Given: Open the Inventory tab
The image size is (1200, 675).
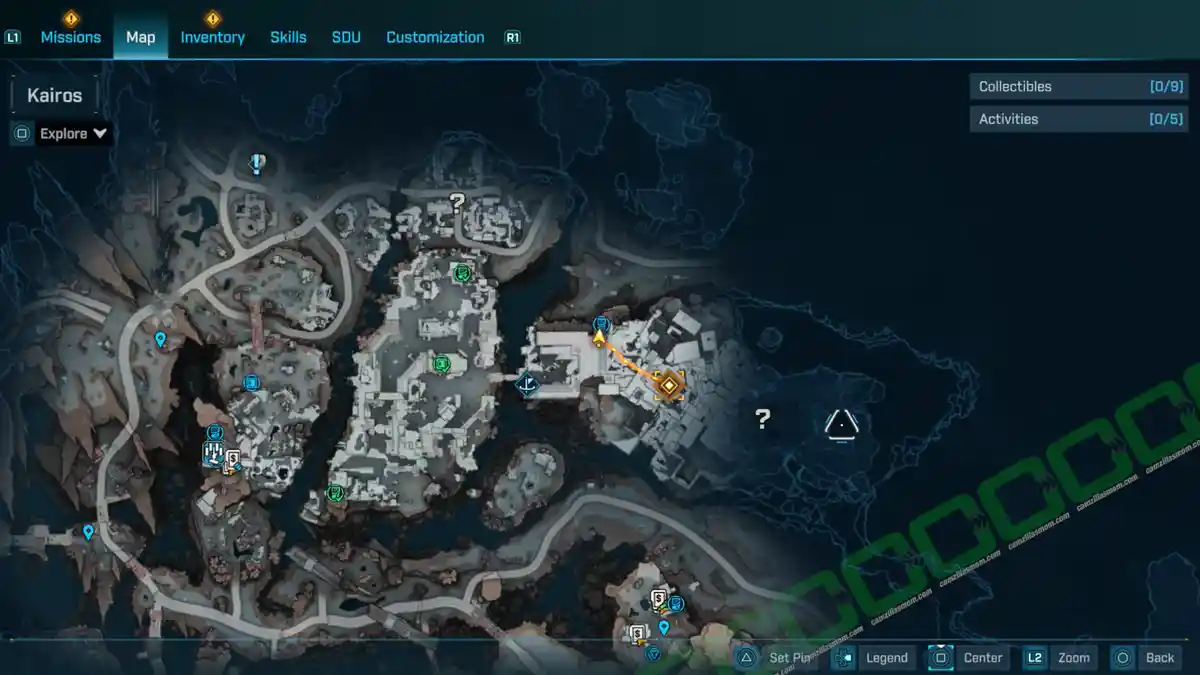Looking at the screenshot, I should (x=212, y=37).
